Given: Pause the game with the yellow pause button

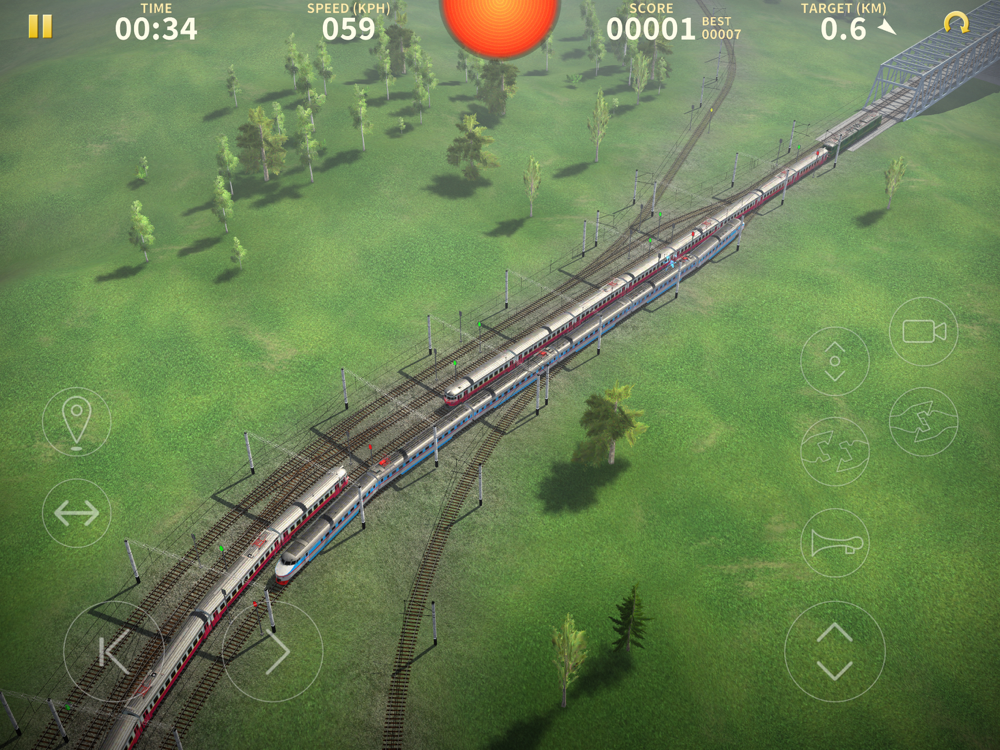Looking at the screenshot, I should point(40,26).
